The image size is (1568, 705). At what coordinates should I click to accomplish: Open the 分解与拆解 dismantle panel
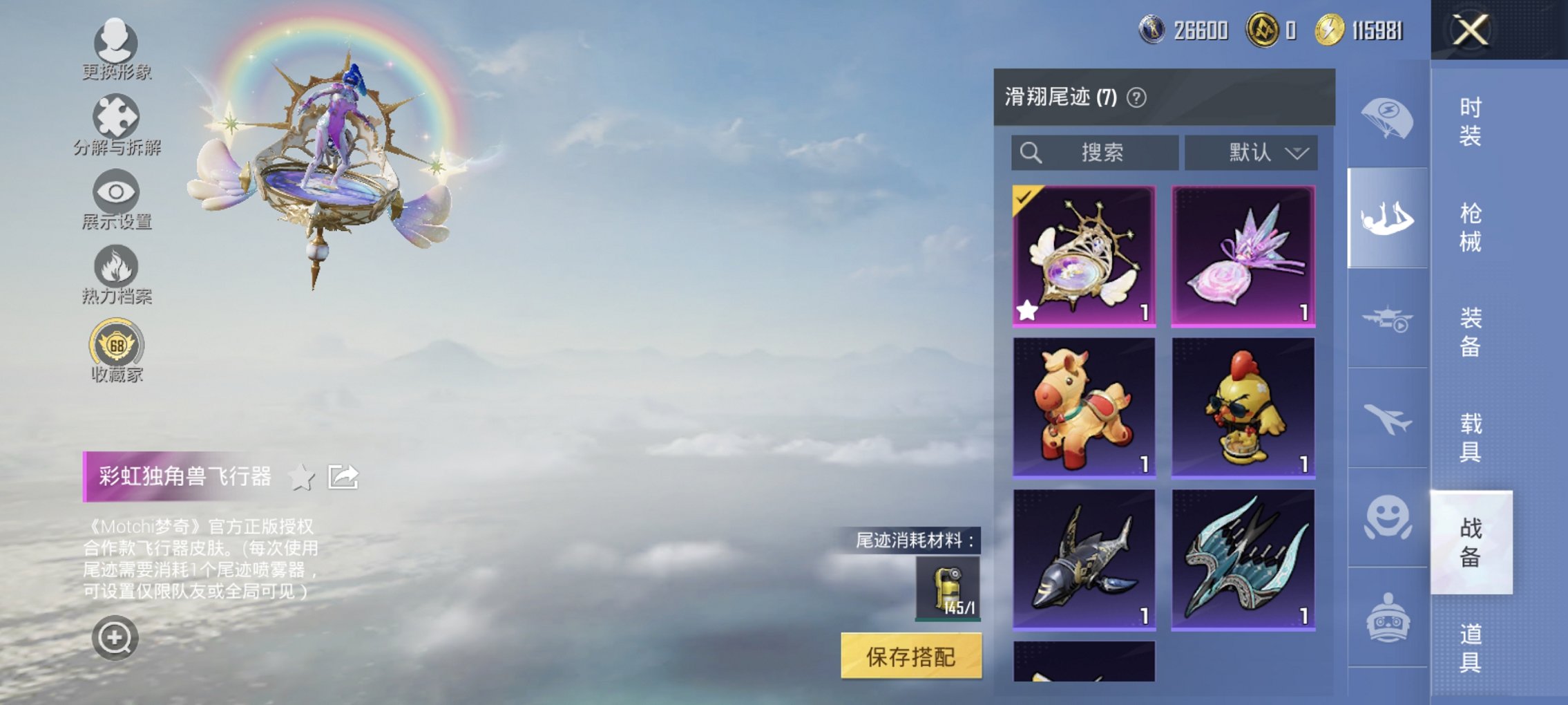(115, 123)
